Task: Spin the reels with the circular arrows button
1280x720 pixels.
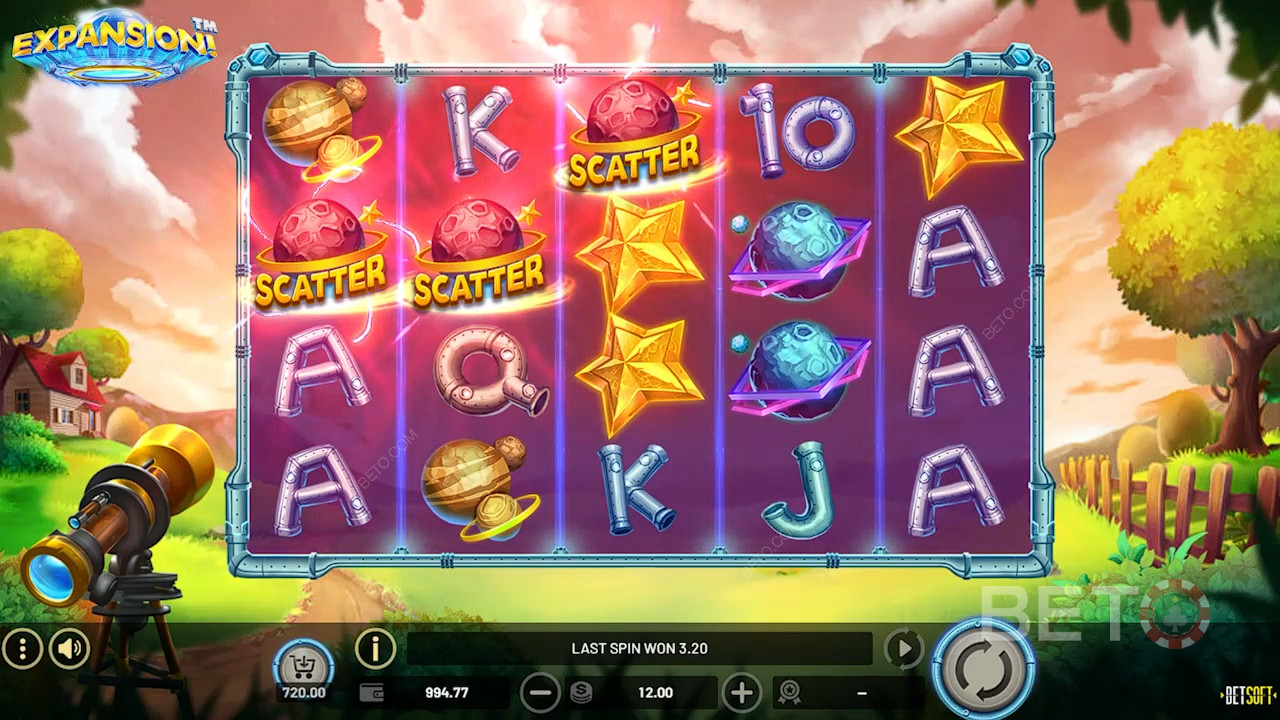Action: click(x=983, y=667)
